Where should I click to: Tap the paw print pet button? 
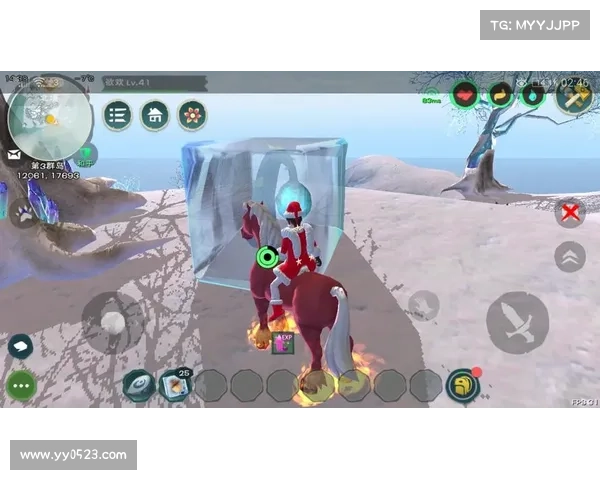(x=23, y=213)
